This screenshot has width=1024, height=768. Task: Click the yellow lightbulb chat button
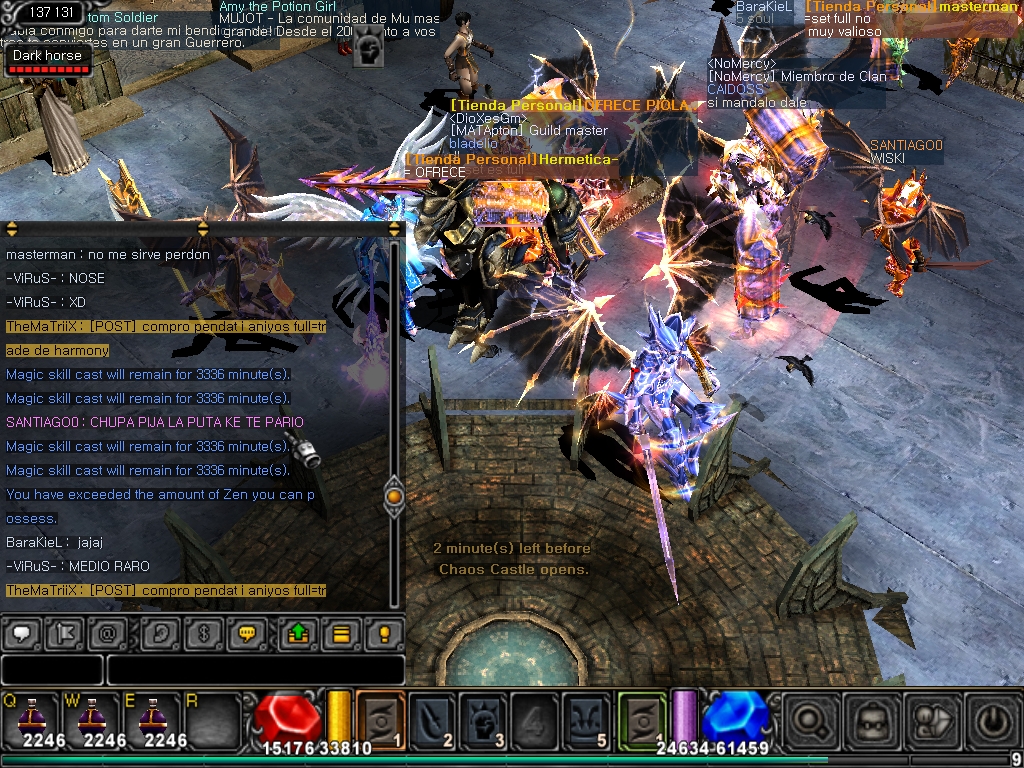pos(383,633)
